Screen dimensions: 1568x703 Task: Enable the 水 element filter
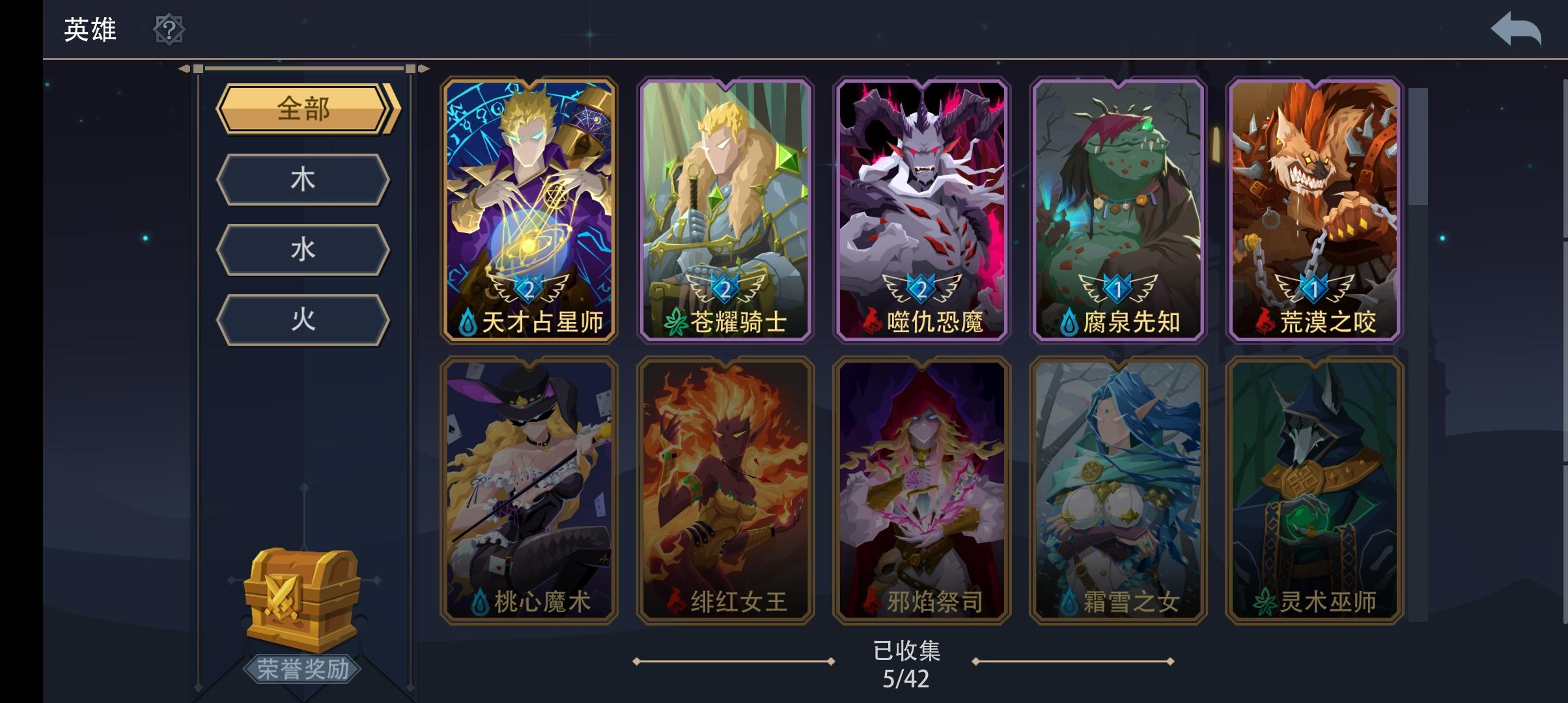coord(303,249)
